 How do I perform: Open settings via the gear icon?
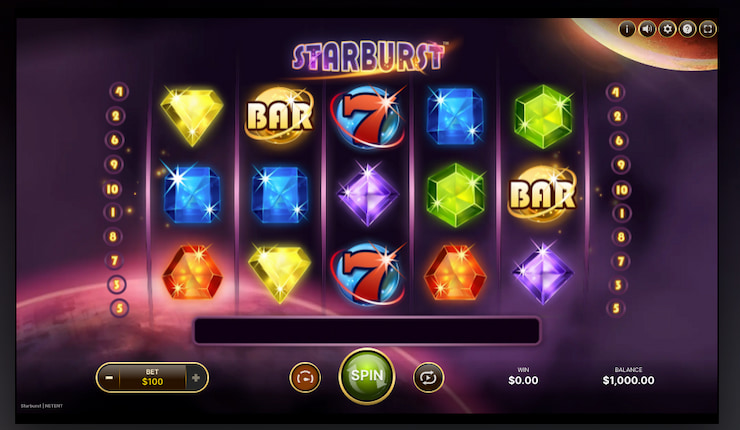[x=667, y=29]
